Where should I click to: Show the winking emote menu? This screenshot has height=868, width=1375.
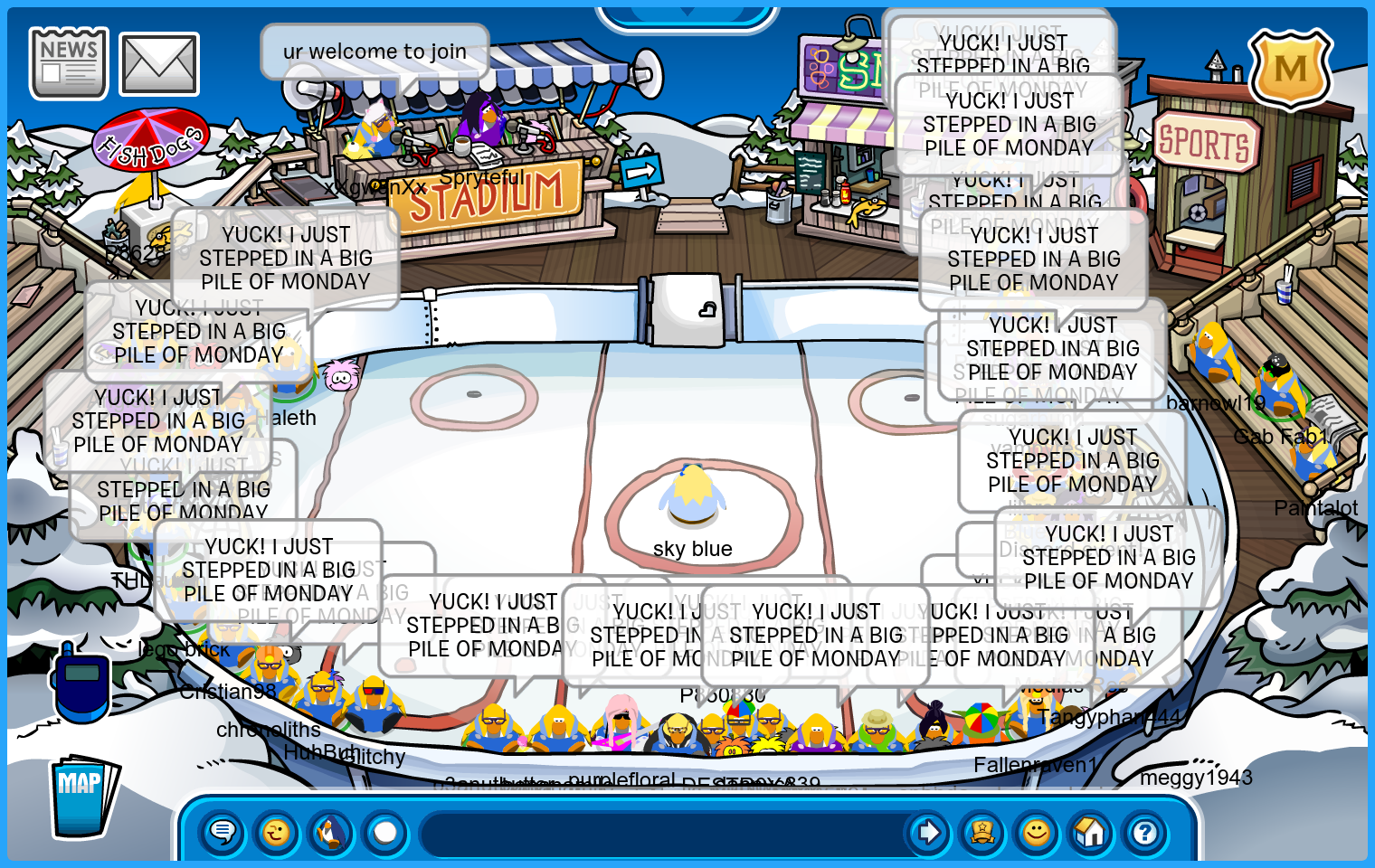(x=277, y=832)
